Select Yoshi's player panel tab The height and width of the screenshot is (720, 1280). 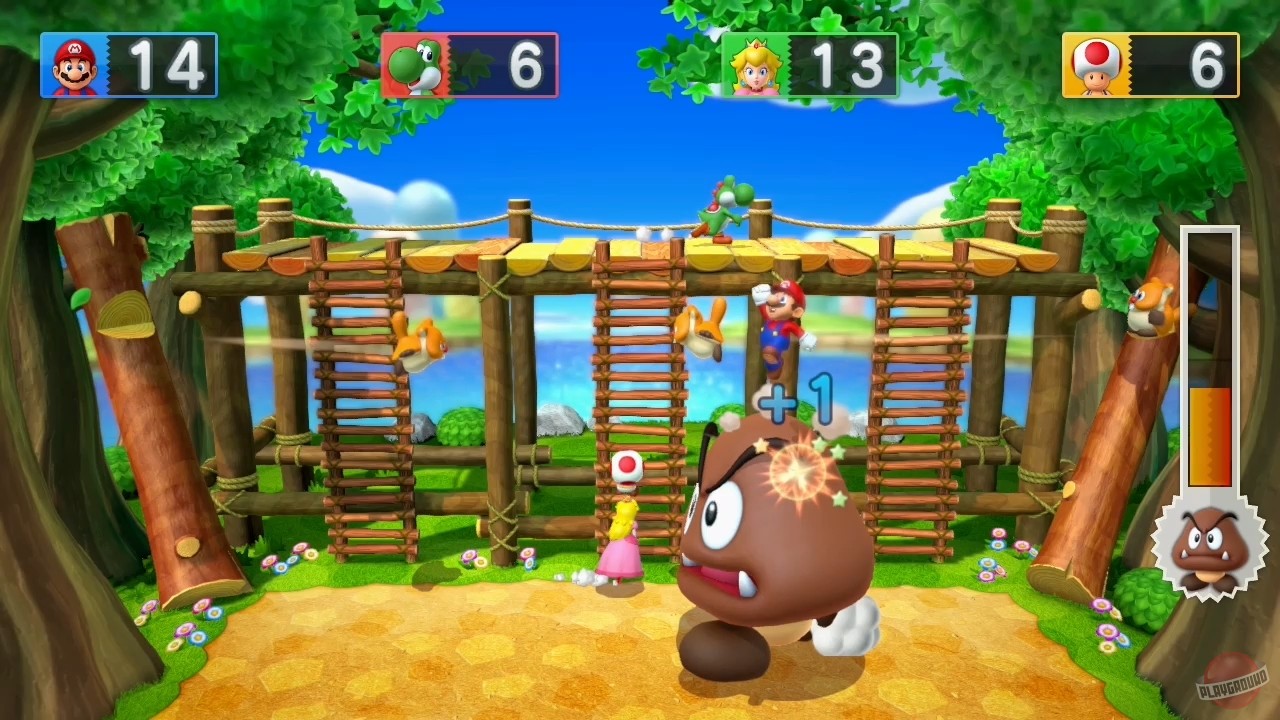point(468,63)
